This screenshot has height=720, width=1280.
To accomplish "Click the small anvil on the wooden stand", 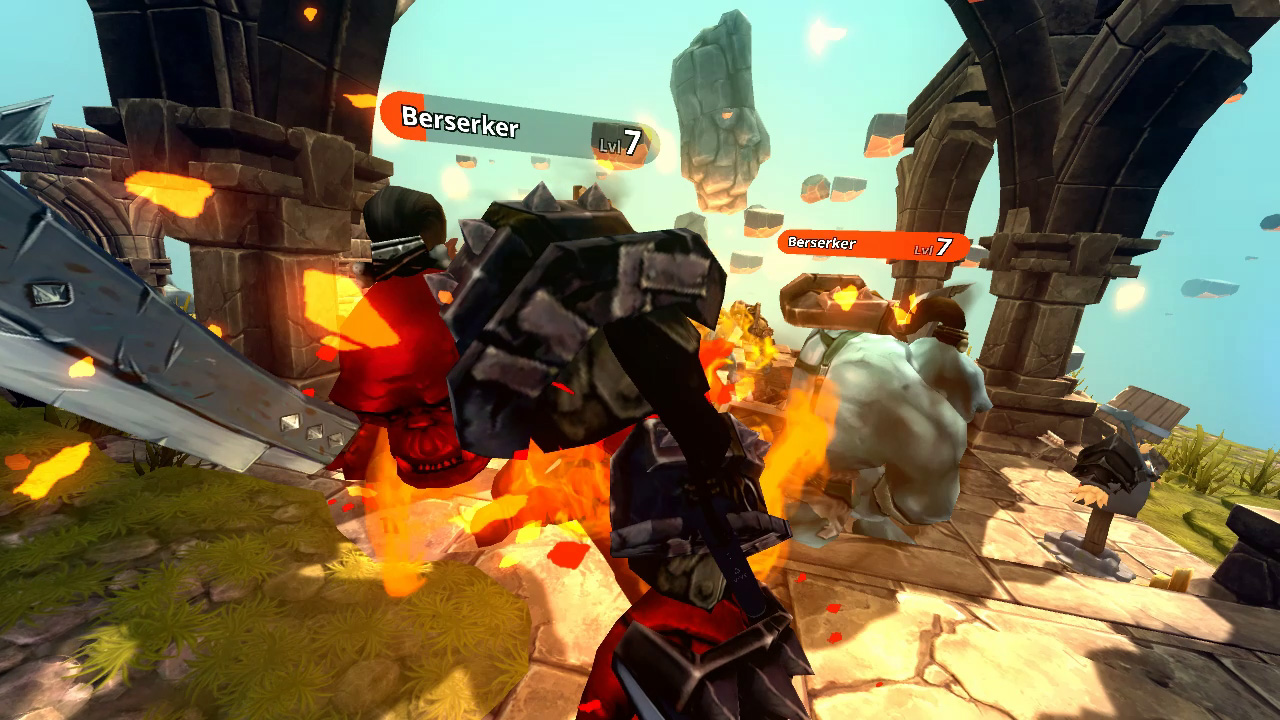I will 1113,480.
